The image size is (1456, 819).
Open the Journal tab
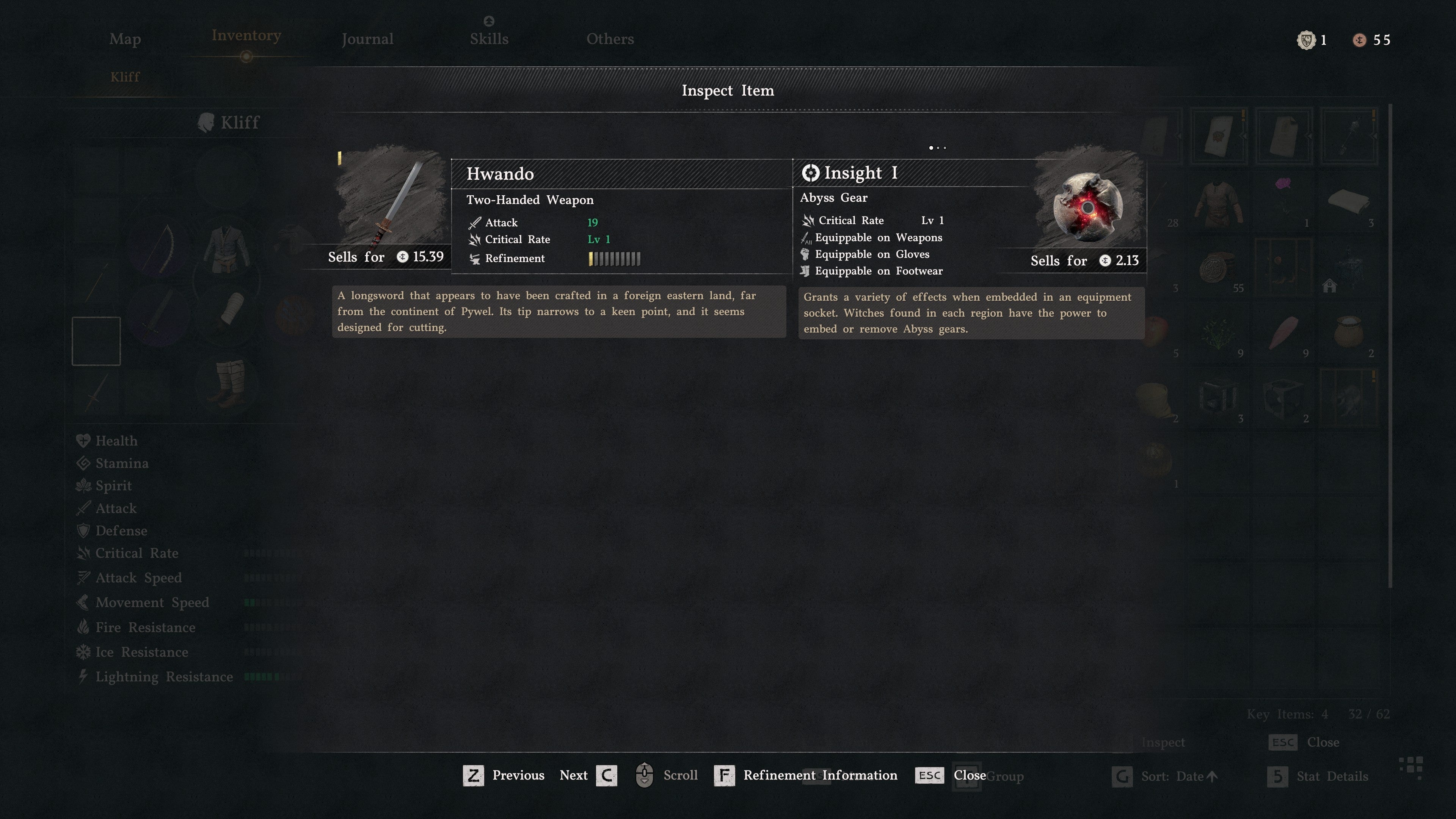tap(367, 39)
